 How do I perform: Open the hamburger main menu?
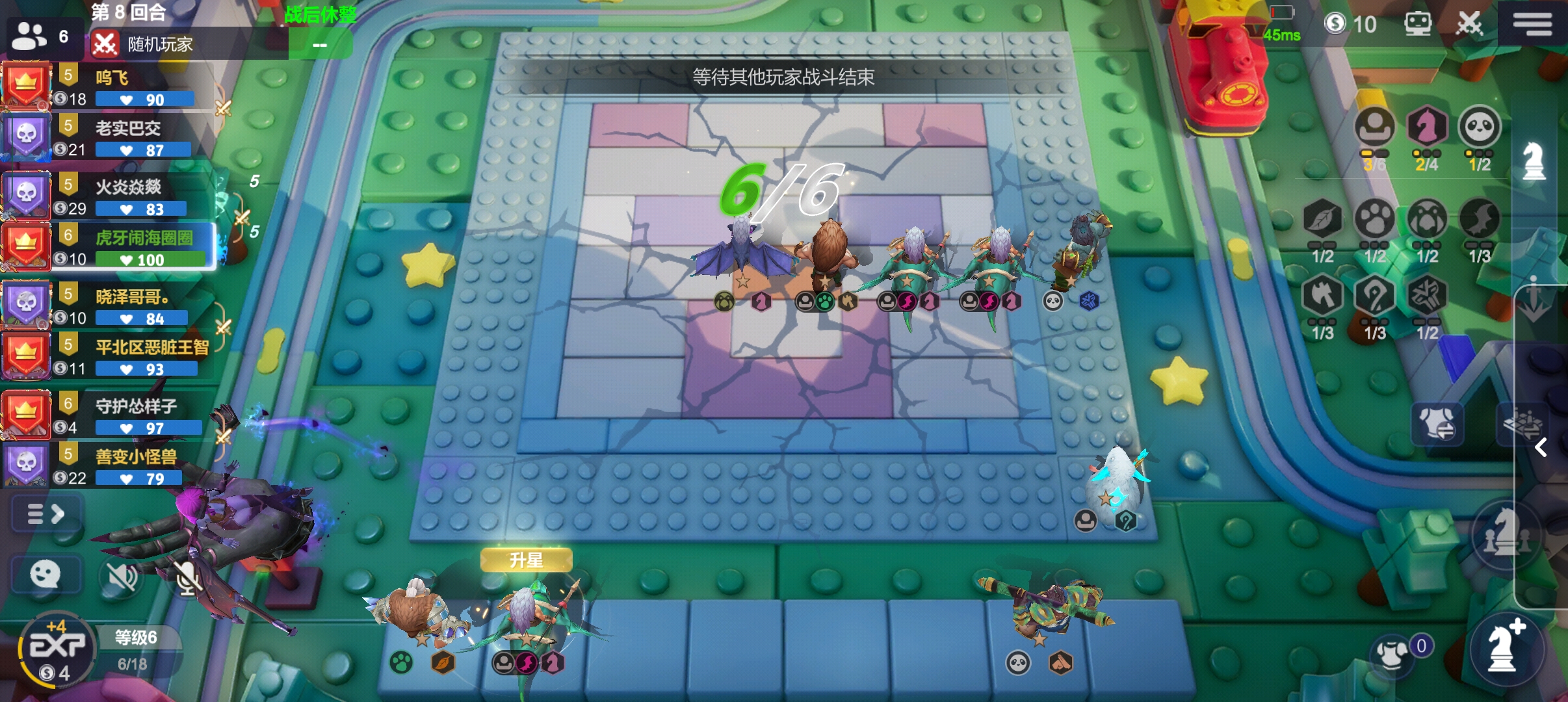coord(1532,24)
